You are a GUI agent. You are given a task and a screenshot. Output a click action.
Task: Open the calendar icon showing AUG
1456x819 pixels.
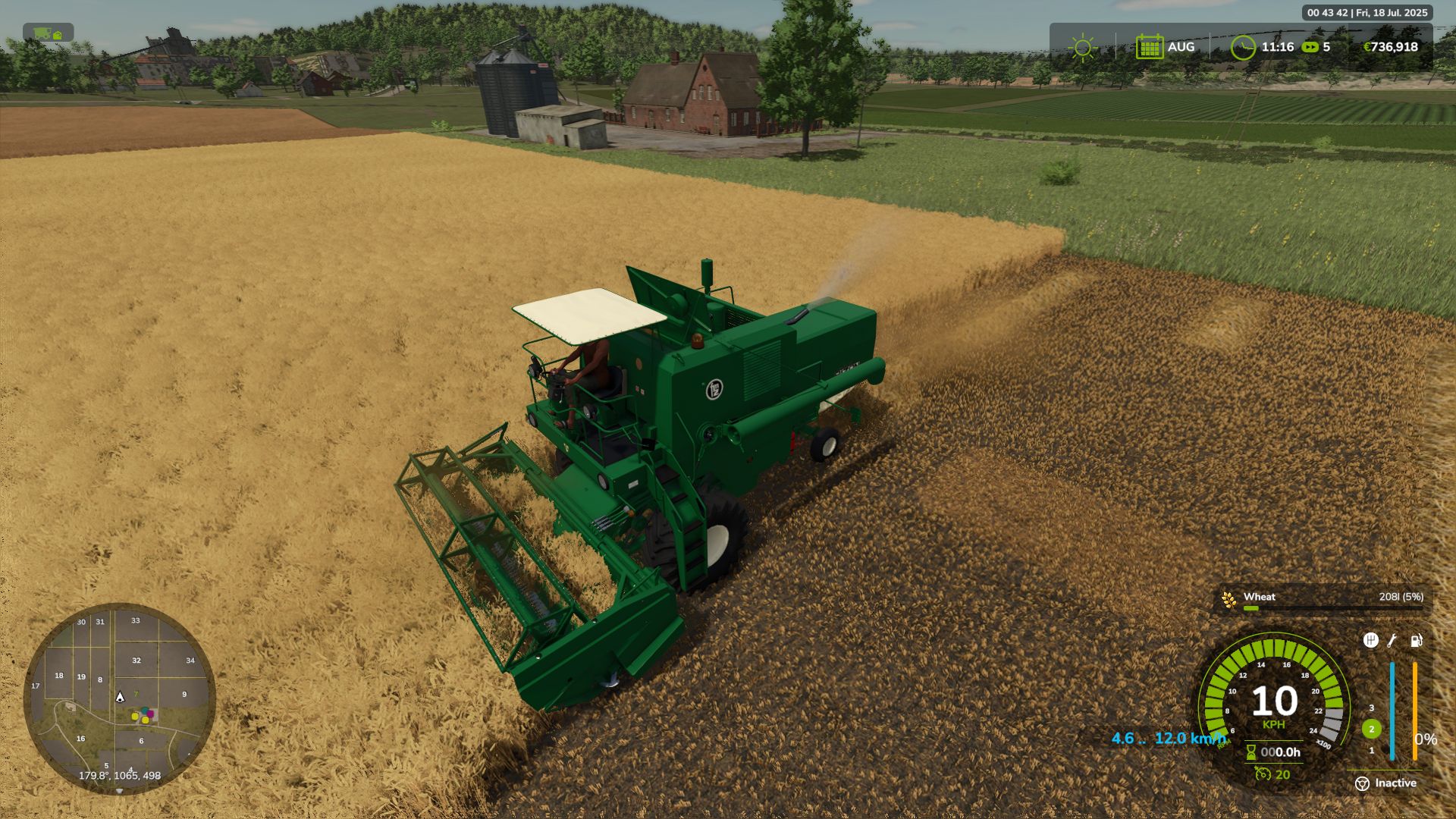click(1149, 47)
